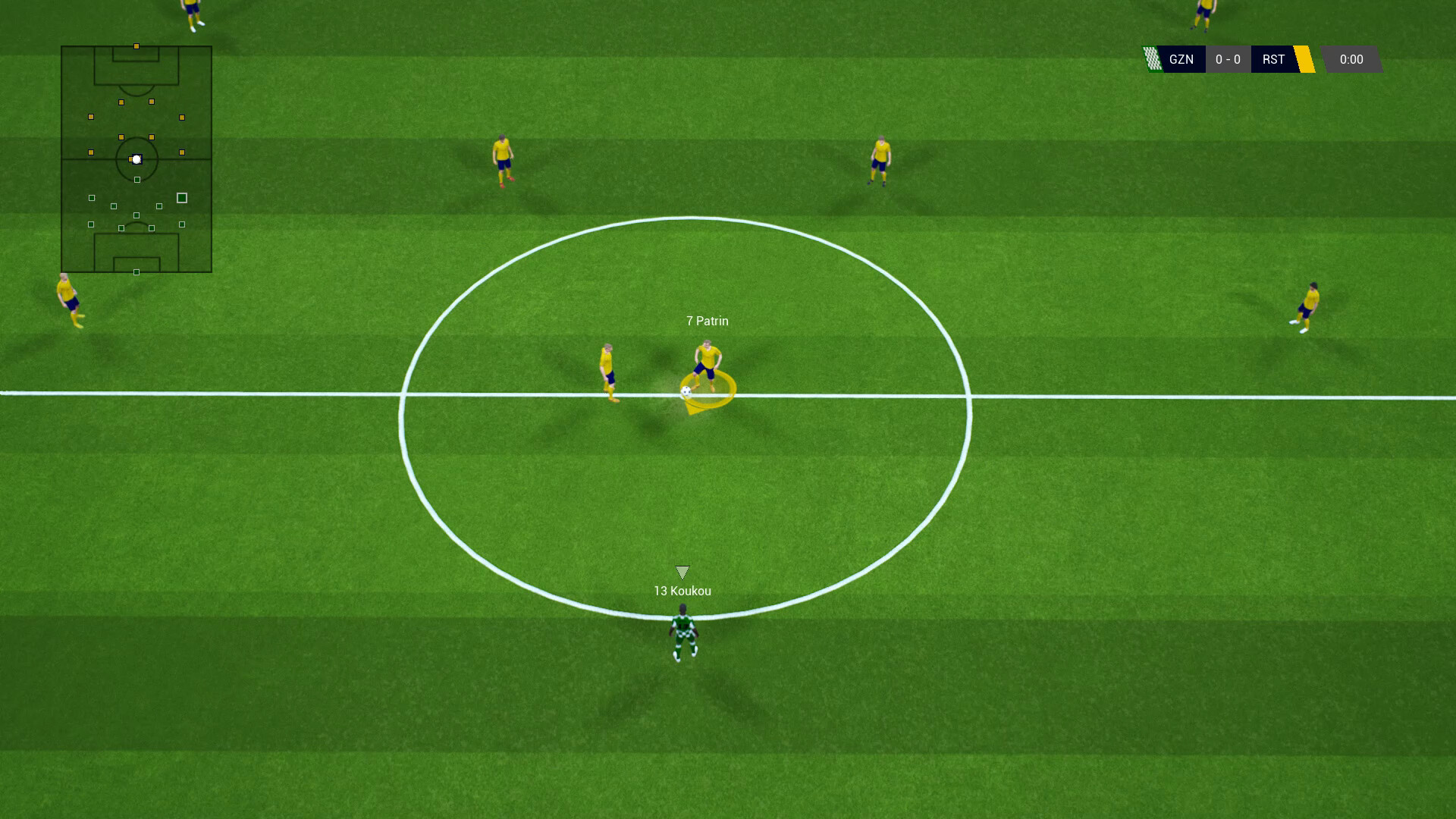Click the large green goalkeeper square on the minimap
This screenshot has width=1456, height=819.
tap(181, 197)
